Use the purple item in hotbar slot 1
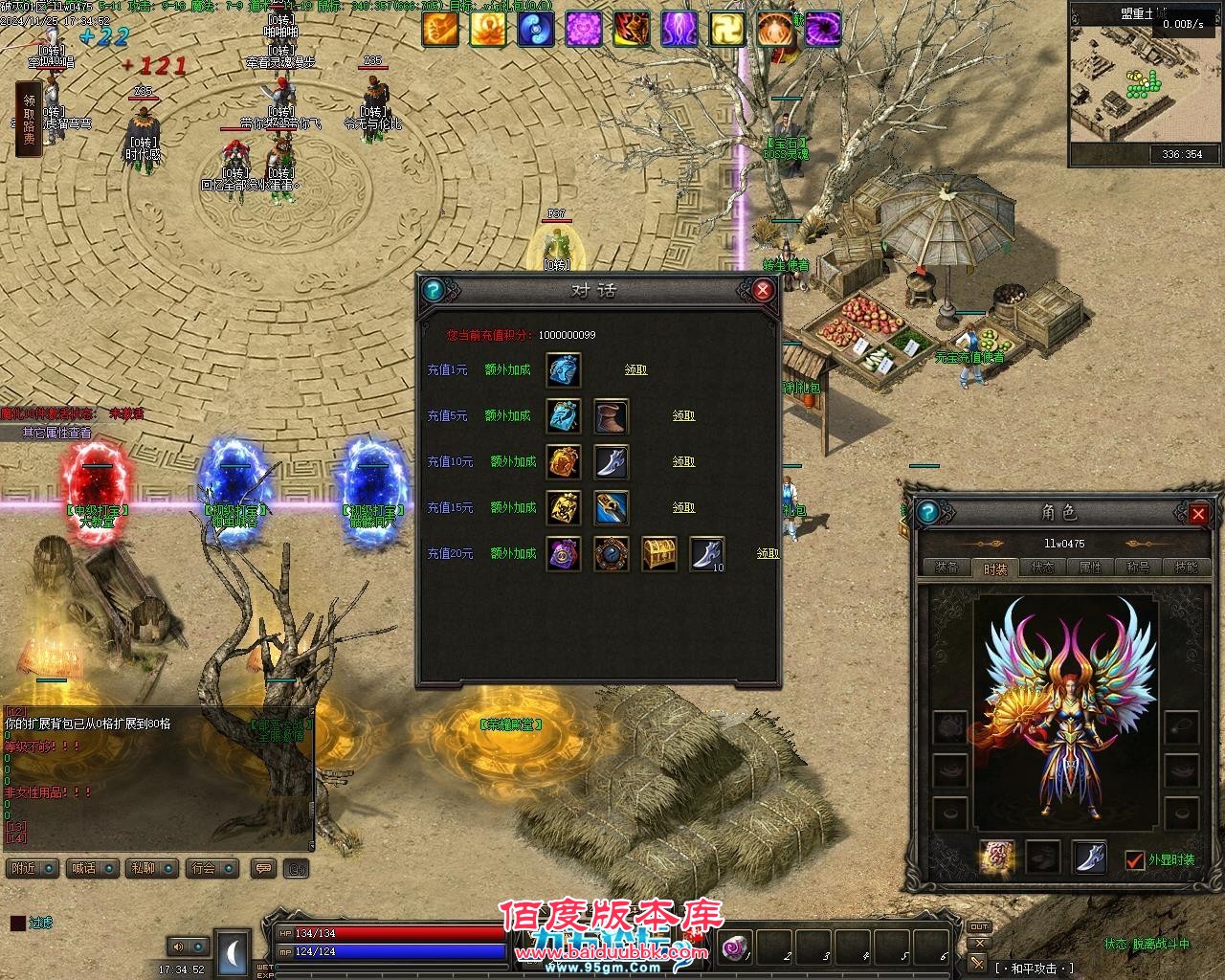1225x980 pixels. 738,946
